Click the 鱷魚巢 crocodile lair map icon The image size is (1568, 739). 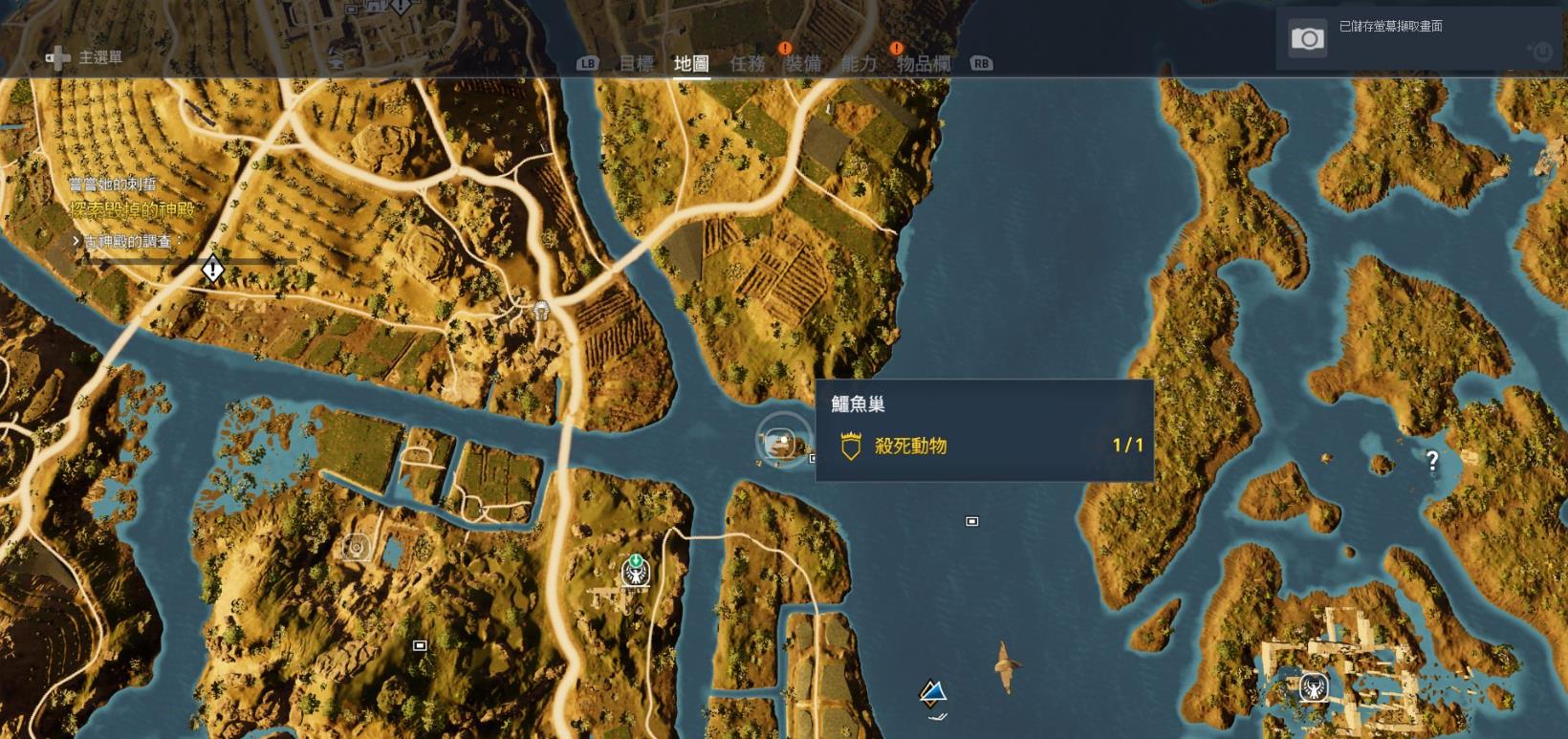pyautogui.click(x=777, y=442)
